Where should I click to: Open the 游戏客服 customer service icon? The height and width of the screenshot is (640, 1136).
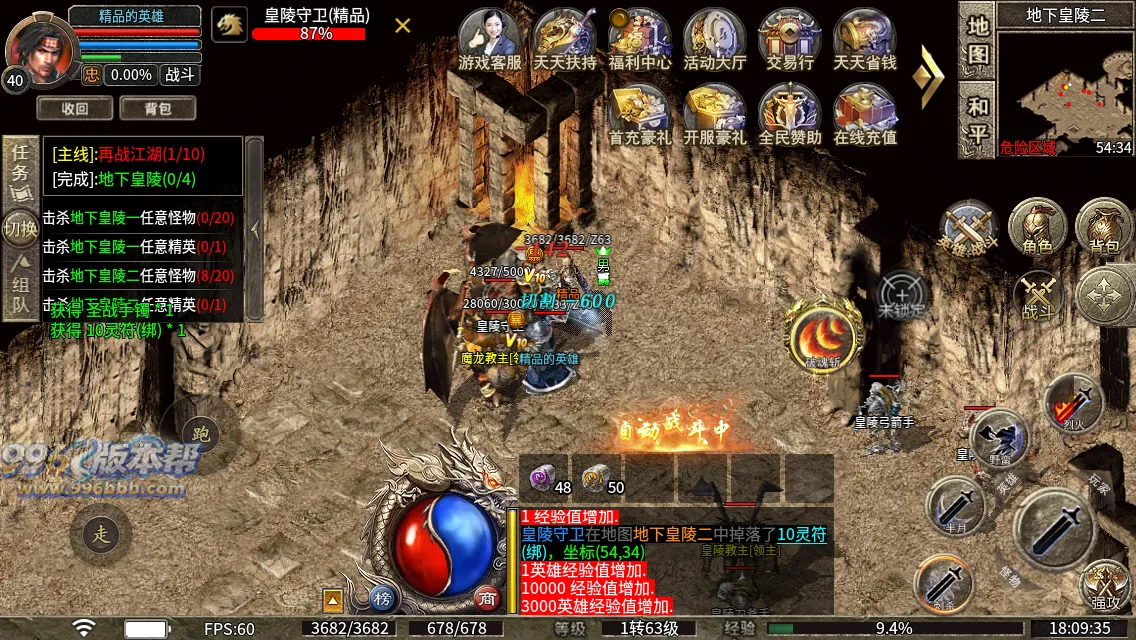(489, 38)
